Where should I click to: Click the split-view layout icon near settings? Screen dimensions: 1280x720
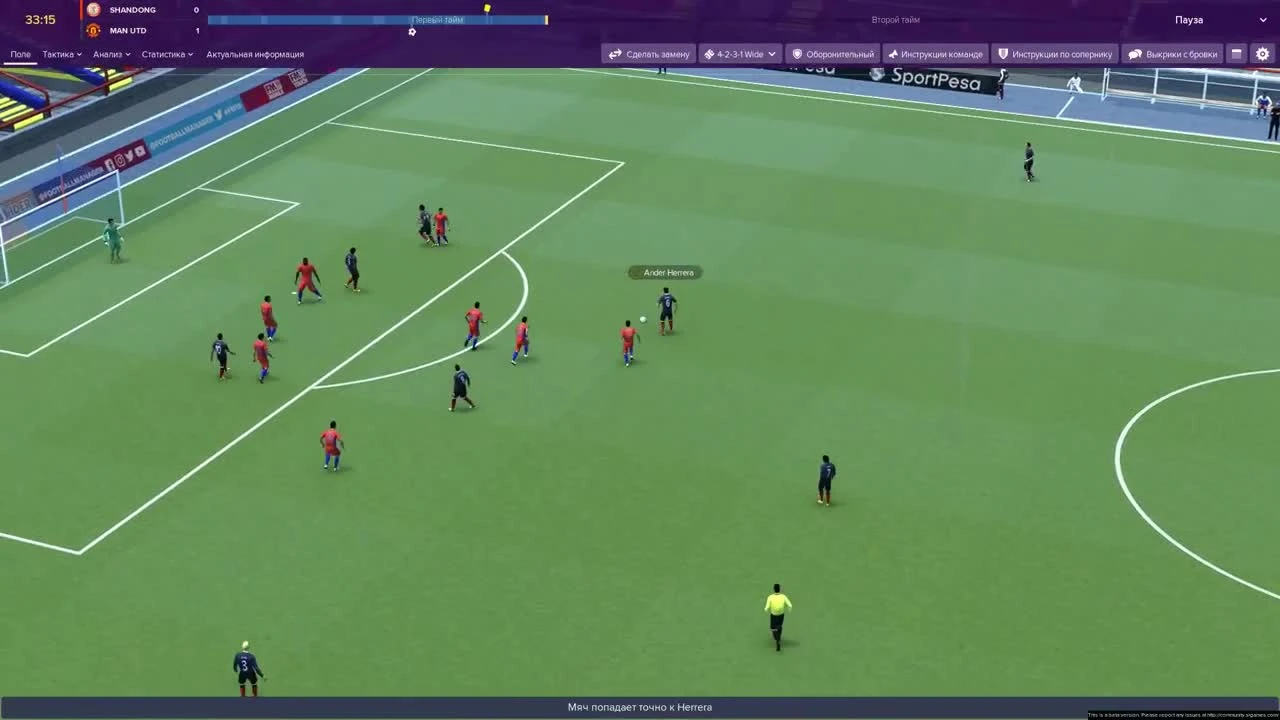(1237, 54)
